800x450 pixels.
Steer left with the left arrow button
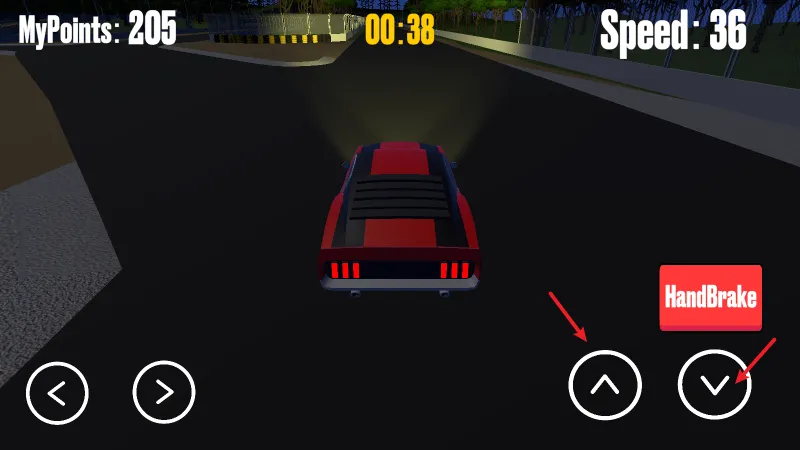click(58, 391)
